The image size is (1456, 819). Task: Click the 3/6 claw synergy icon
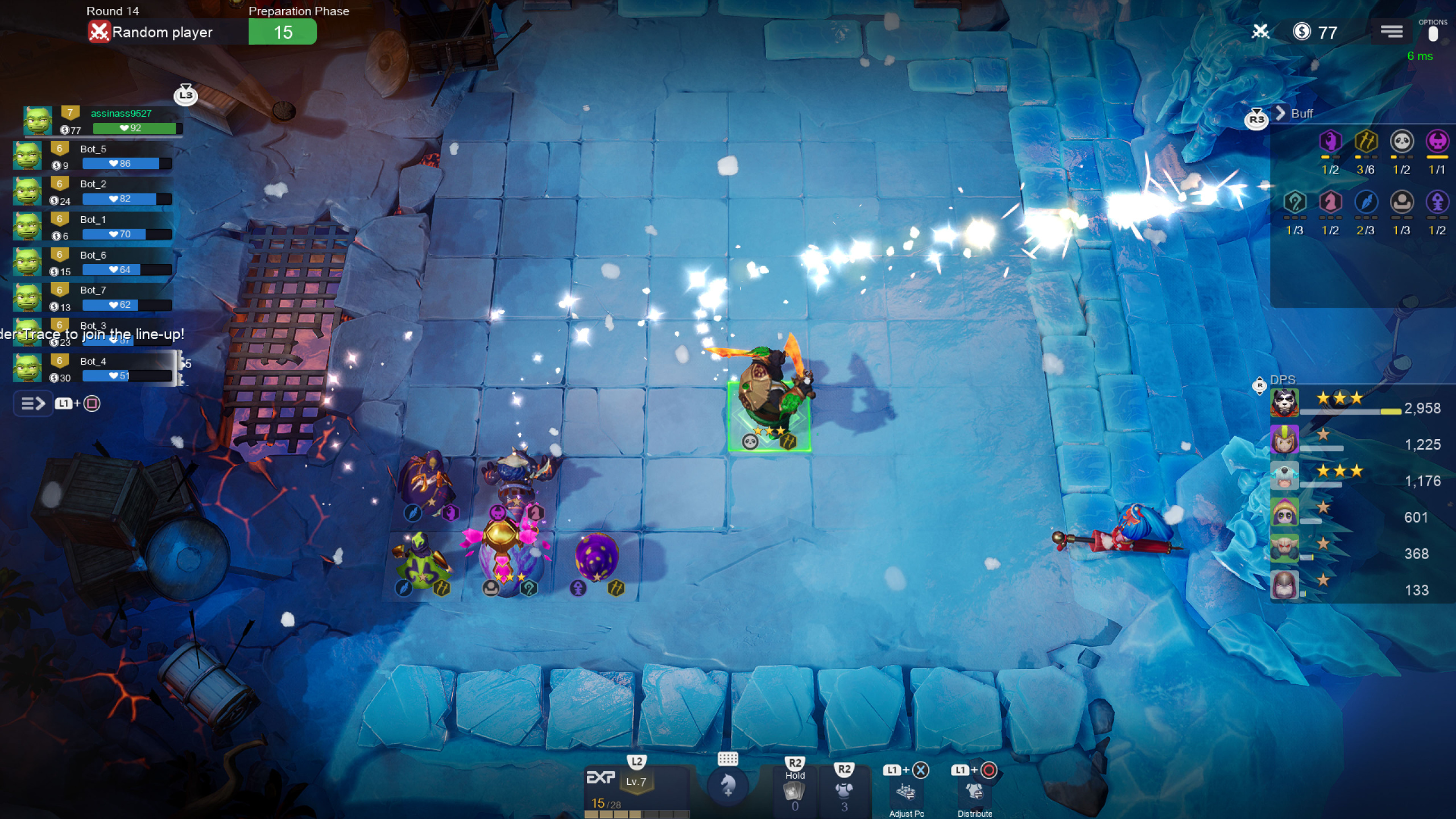[1366, 141]
